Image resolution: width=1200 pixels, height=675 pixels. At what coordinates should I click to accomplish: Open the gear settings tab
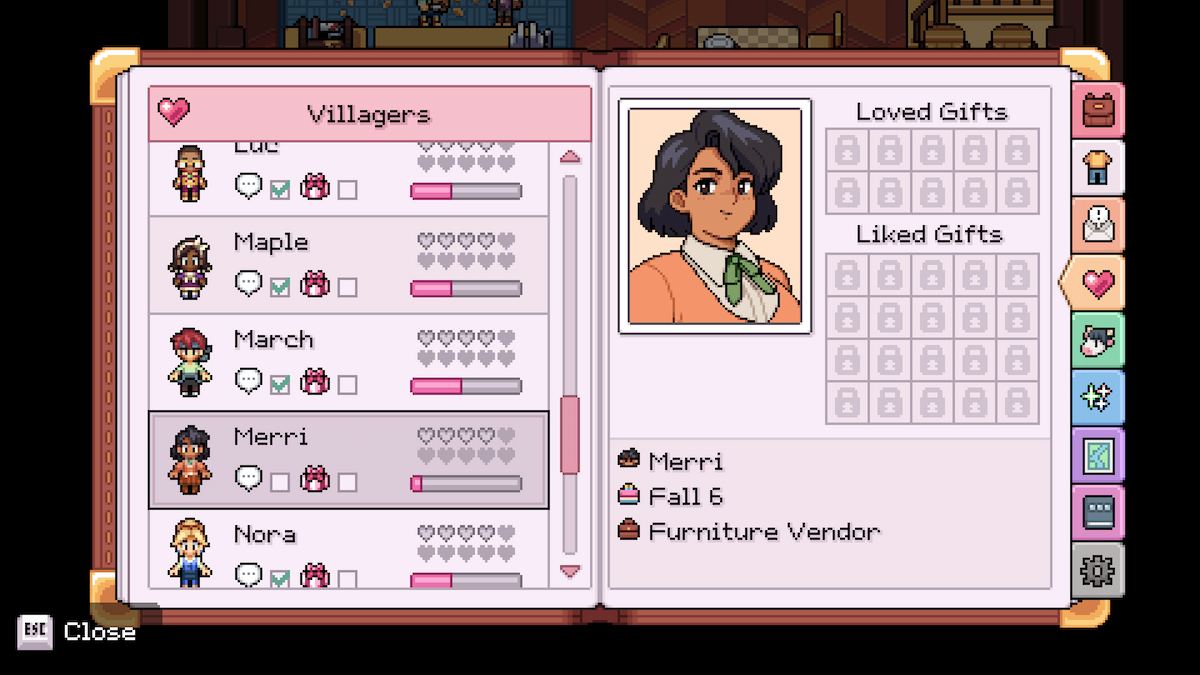click(1097, 570)
